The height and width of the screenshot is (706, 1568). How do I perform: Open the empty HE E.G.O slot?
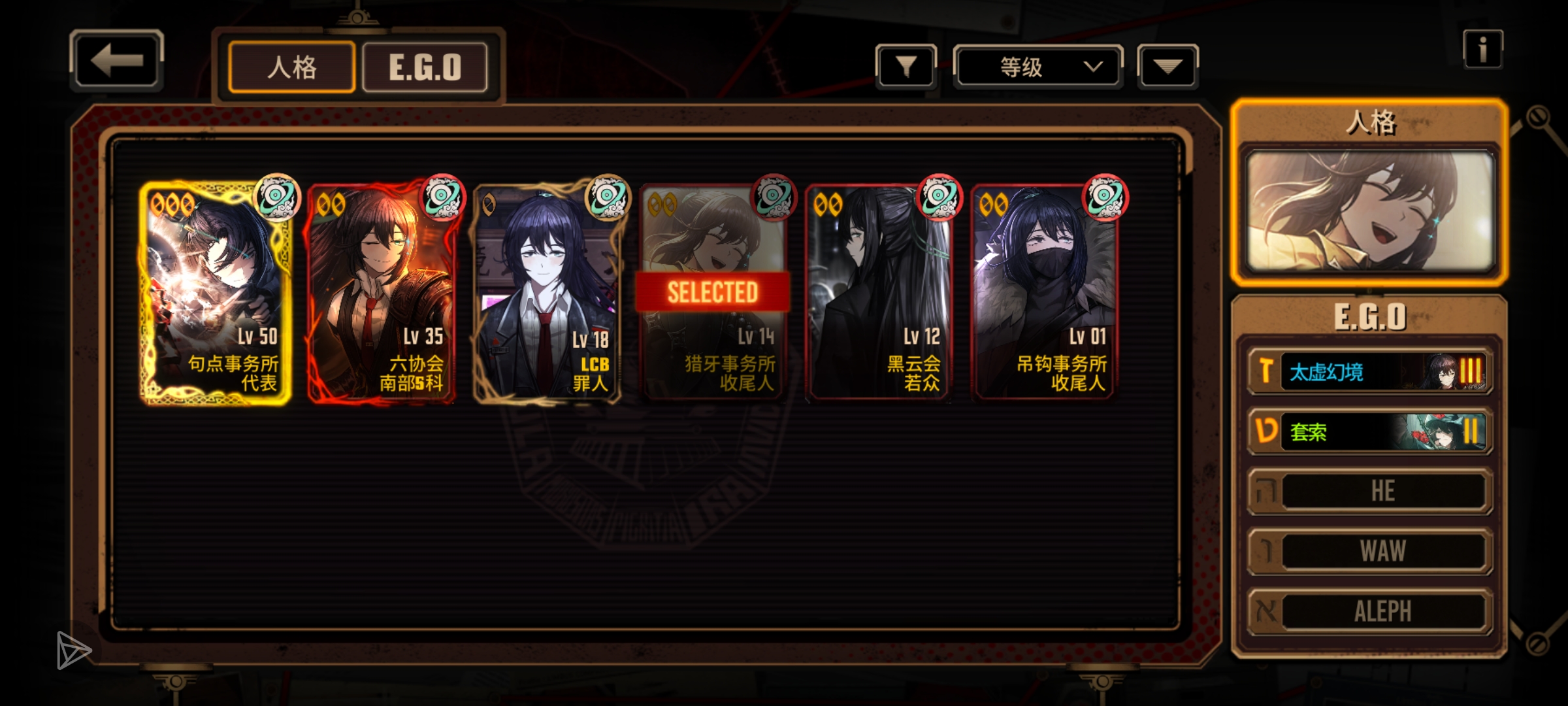(1370, 491)
